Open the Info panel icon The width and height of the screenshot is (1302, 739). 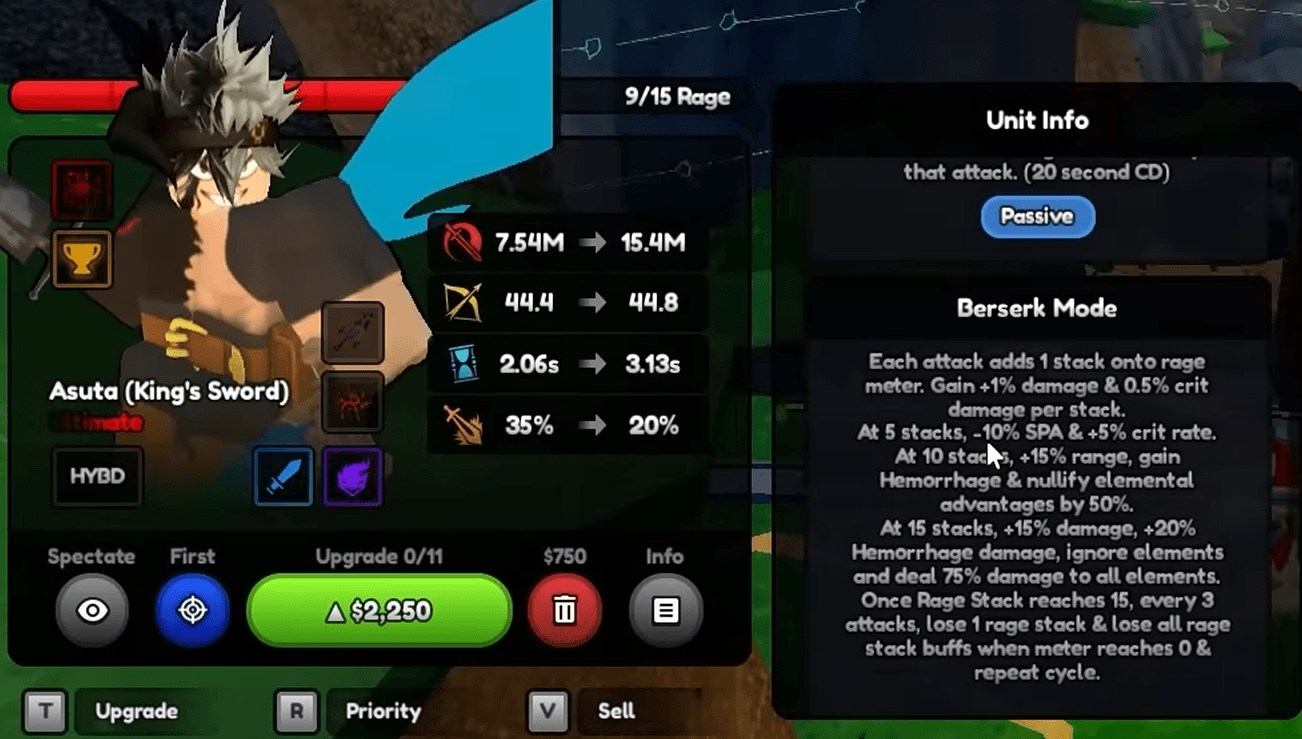click(664, 610)
